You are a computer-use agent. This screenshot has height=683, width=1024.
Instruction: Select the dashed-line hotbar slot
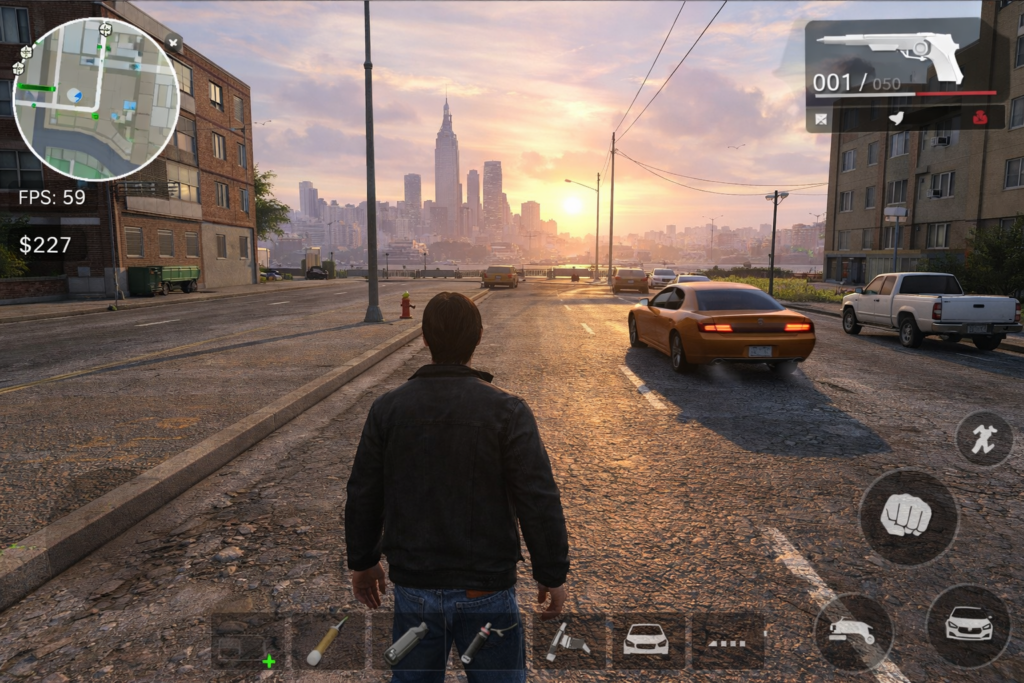[727, 641]
